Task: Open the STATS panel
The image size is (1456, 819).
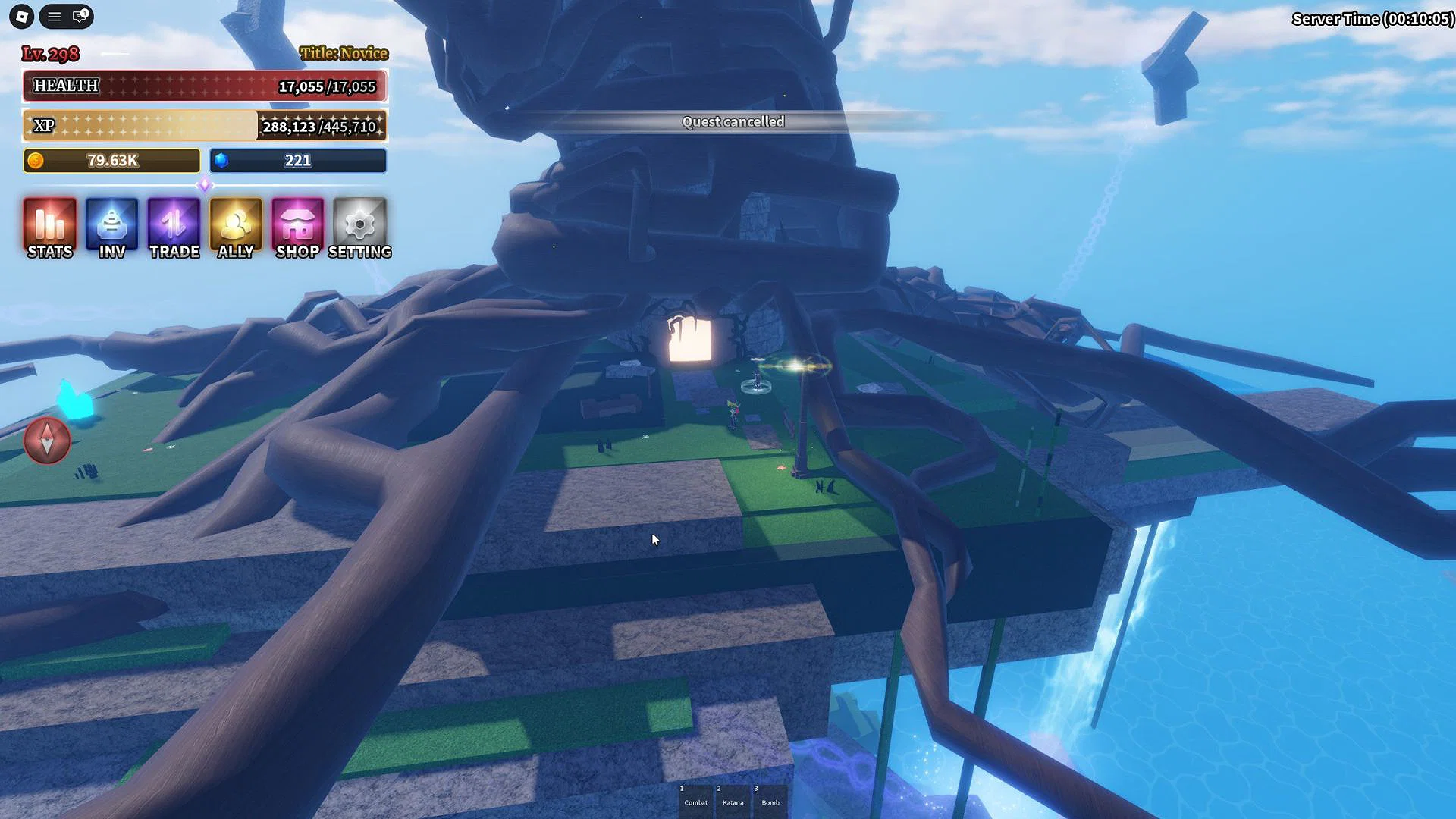Action: [50, 227]
